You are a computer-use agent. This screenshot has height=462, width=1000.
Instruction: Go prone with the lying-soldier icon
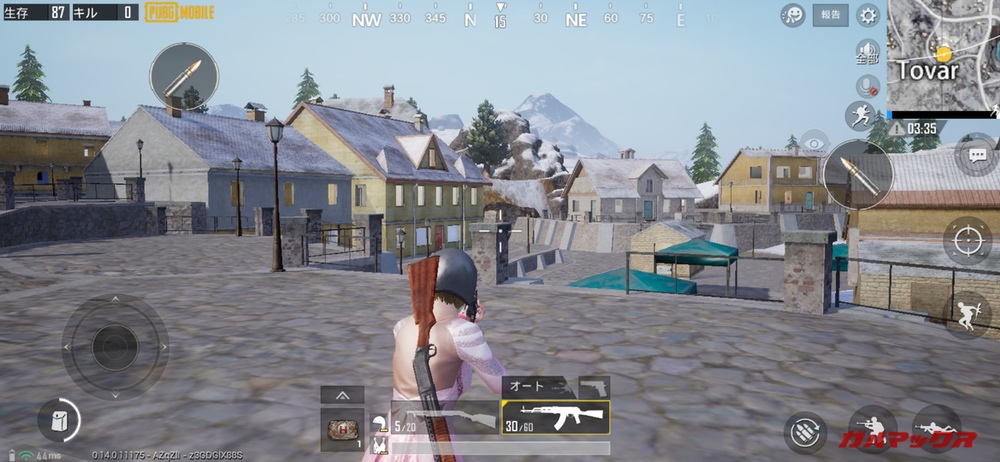coord(936,430)
